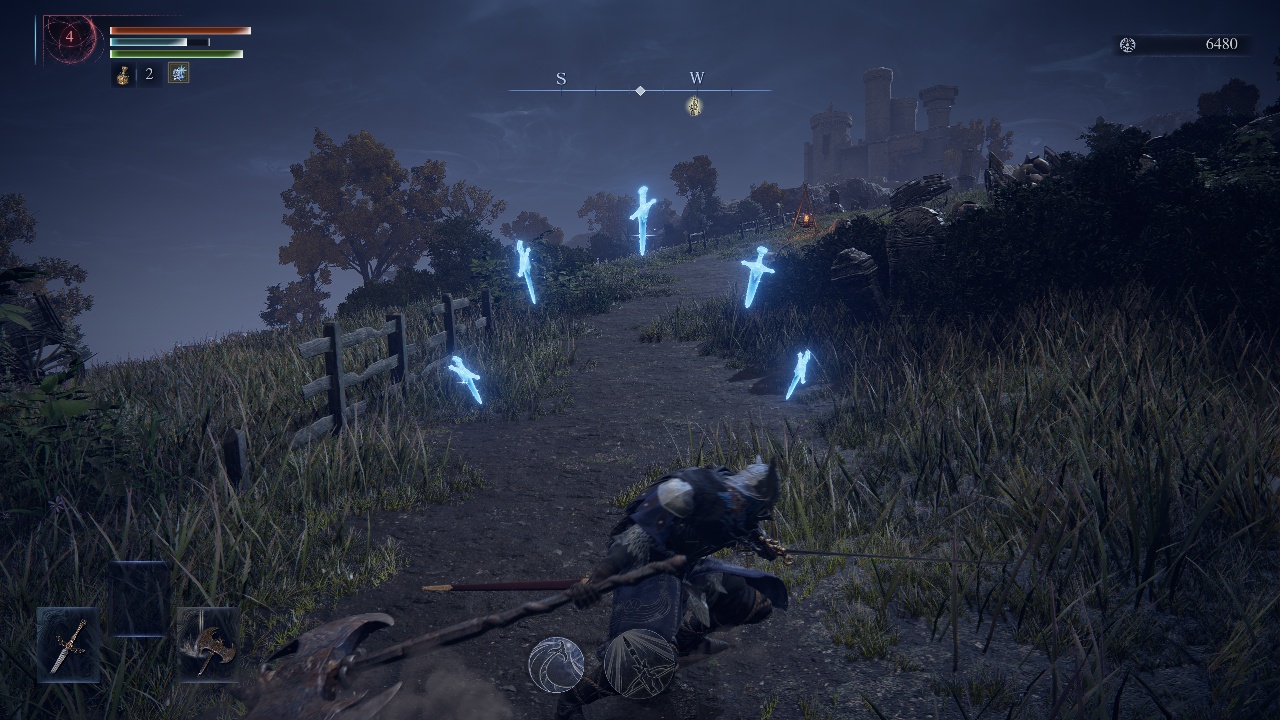The width and height of the screenshot is (1280, 720).
Task: Select the golden flask item icon
Action: tap(123, 74)
